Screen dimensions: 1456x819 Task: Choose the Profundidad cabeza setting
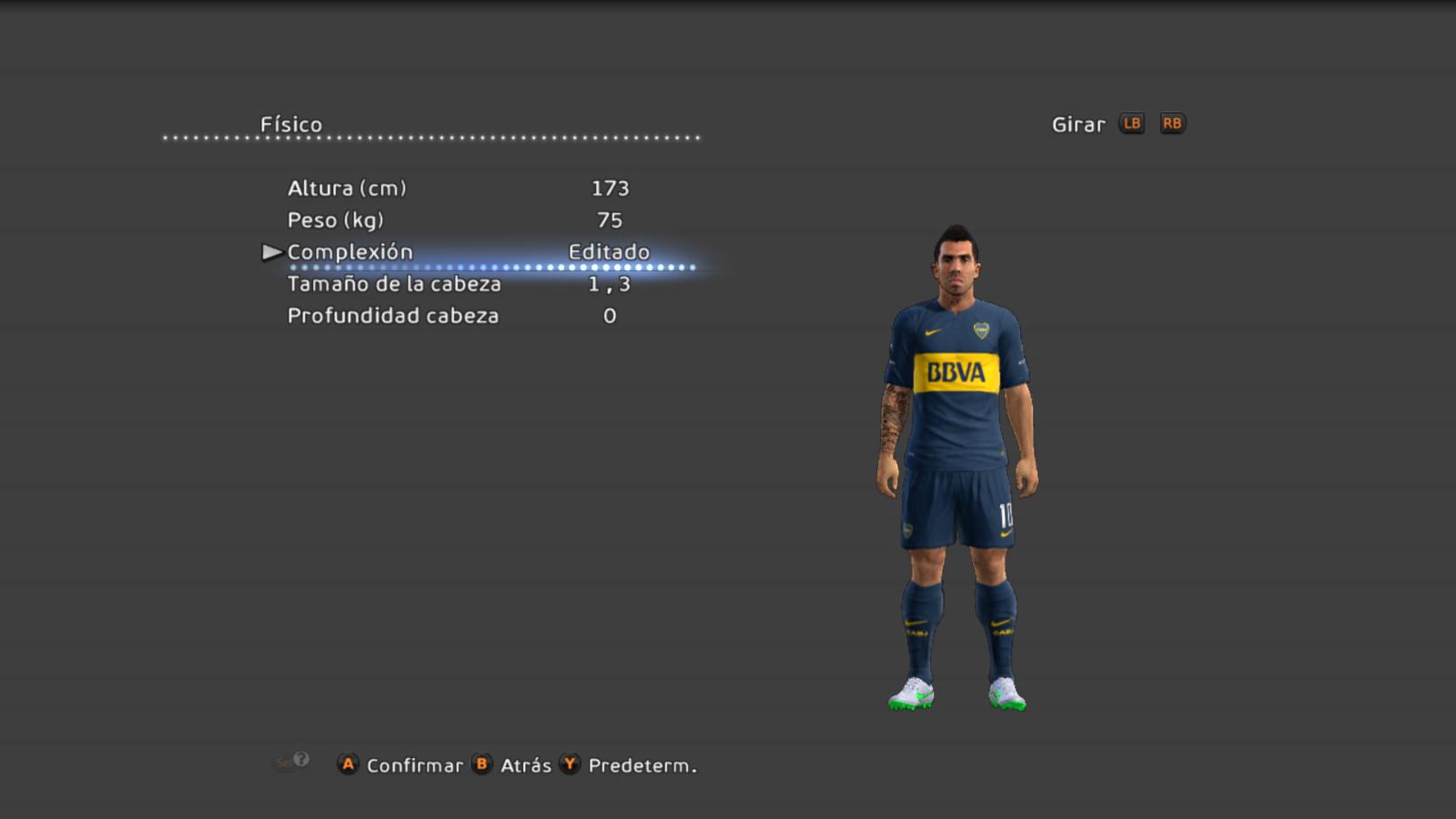coord(393,316)
